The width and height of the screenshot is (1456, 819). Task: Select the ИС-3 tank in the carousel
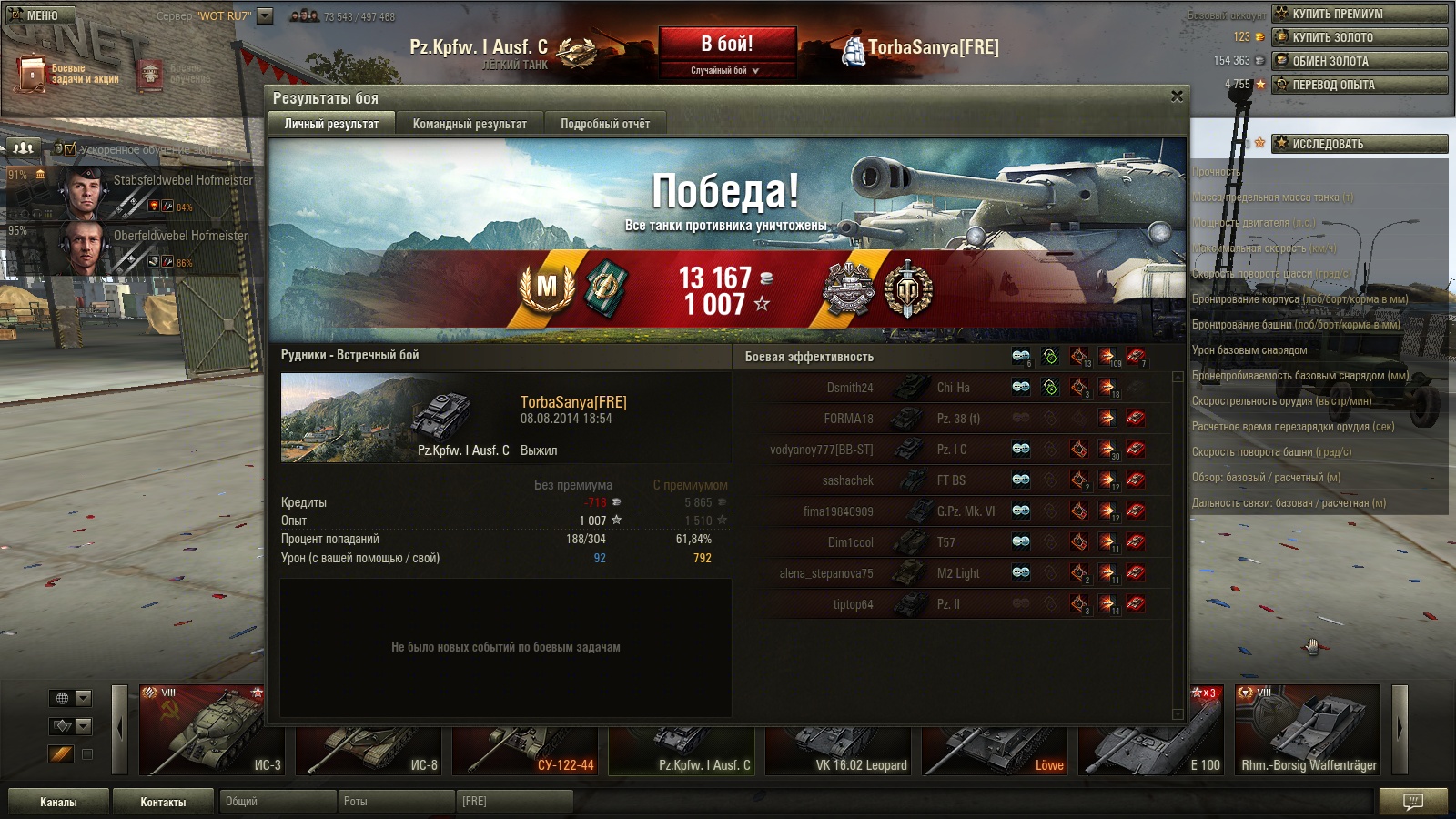pos(212,730)
